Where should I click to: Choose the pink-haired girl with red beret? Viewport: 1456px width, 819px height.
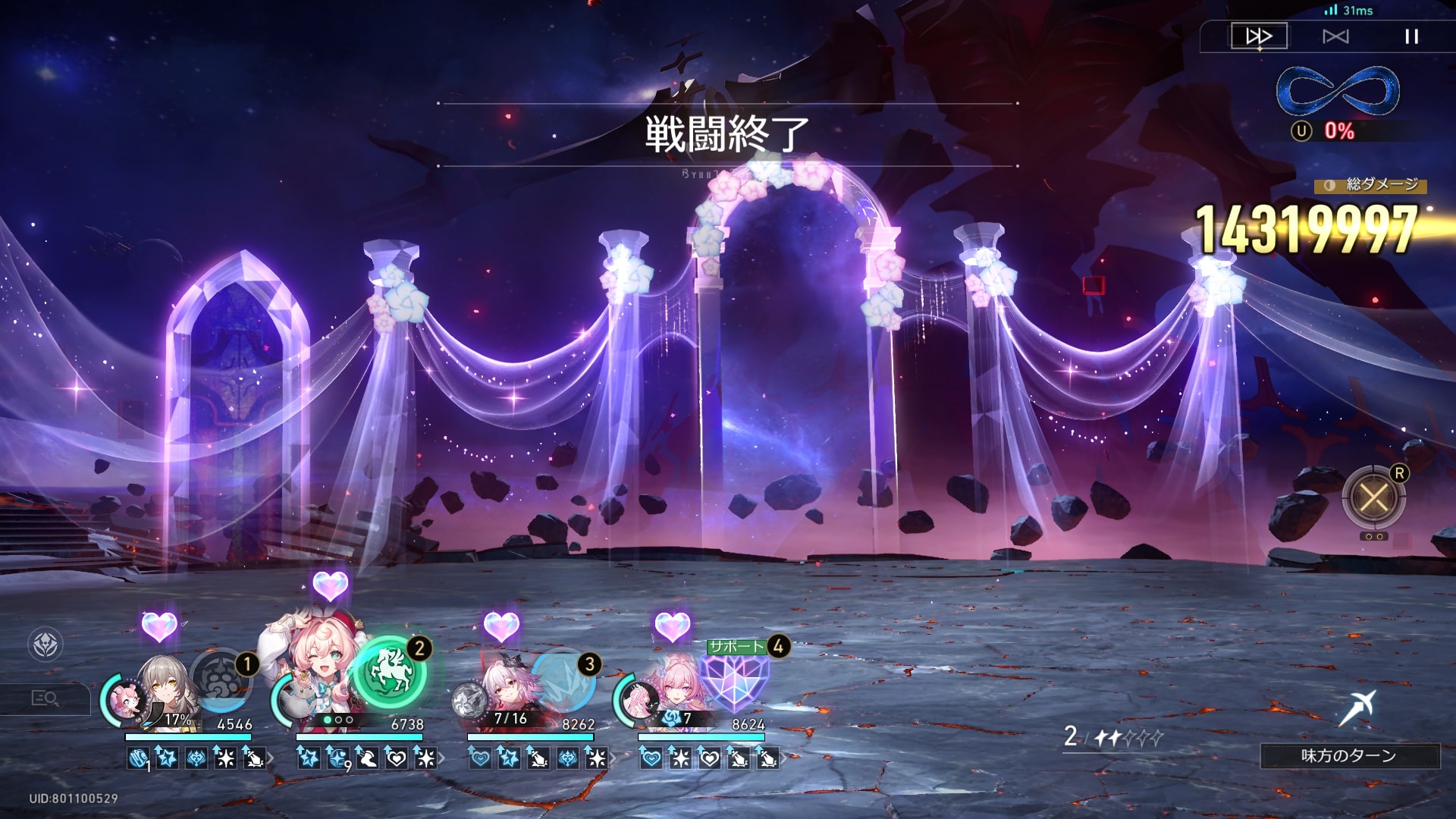point(322,667)
